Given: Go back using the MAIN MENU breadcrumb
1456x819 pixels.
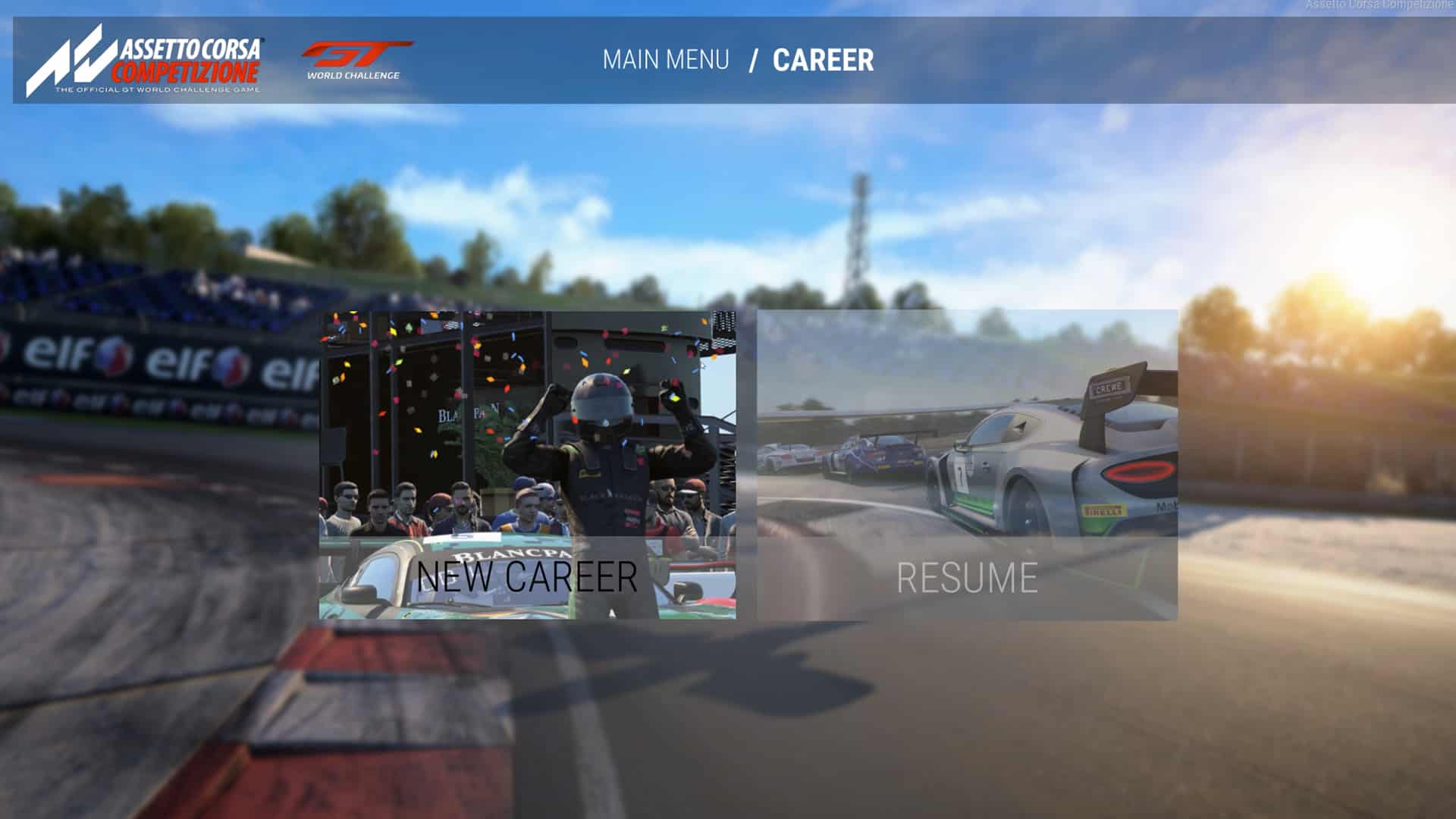Looking at the screenshot, I should 666,59.
